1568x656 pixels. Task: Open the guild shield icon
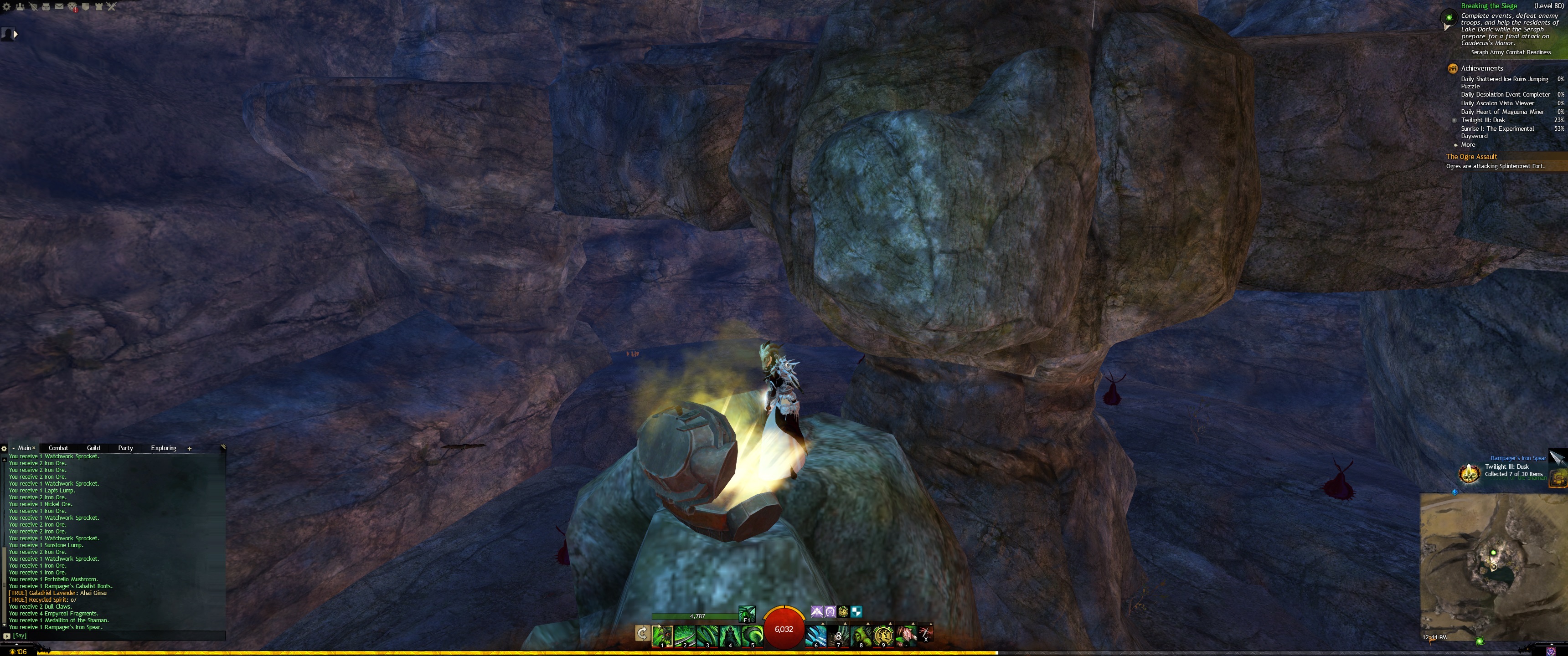86,7
